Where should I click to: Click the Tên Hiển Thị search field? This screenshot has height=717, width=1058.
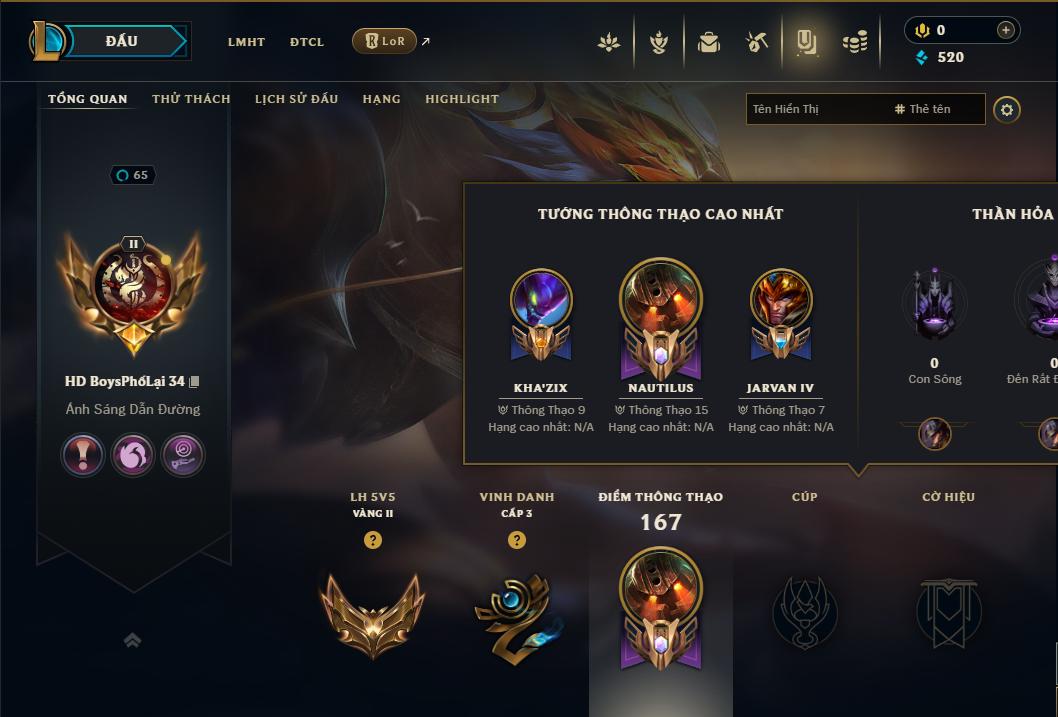[815, 109]
